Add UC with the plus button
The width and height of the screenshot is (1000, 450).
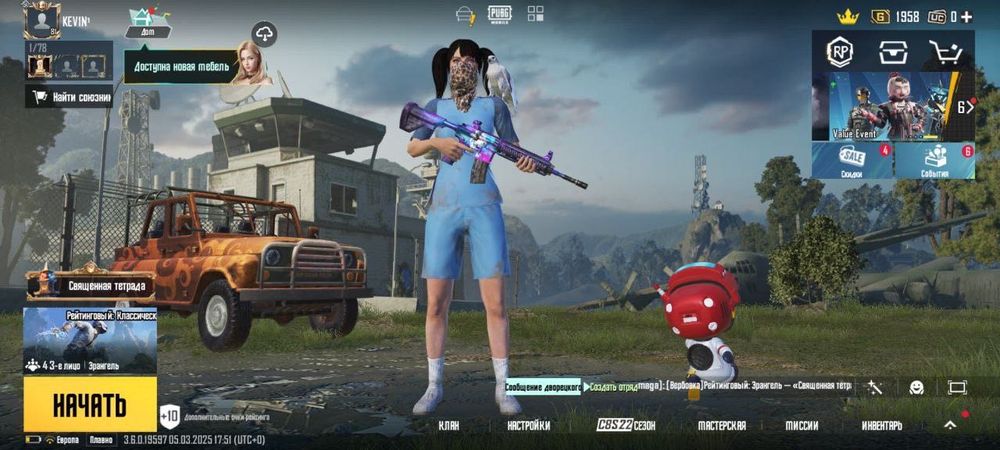tap(966, 16)
